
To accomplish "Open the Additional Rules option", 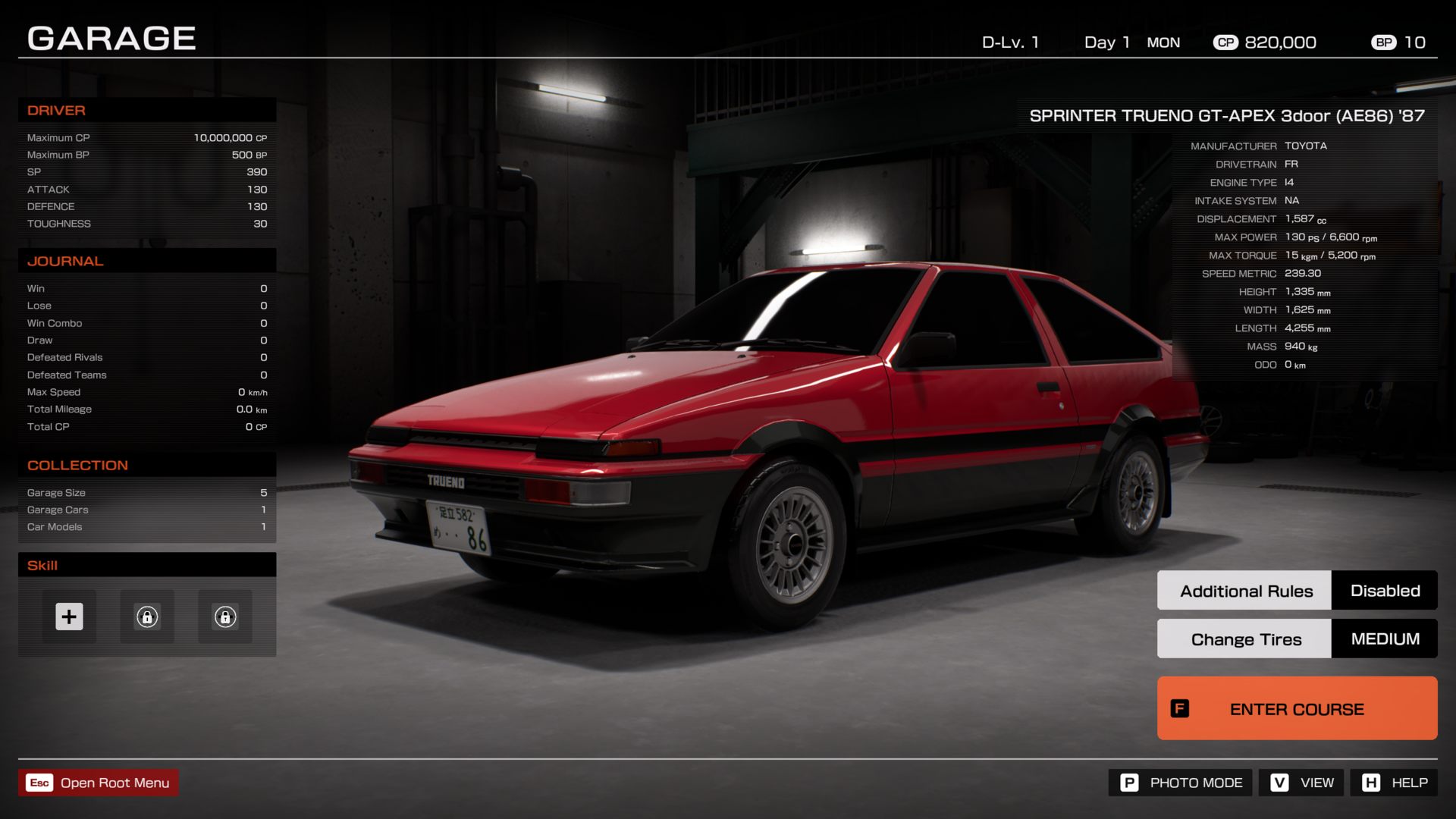I will (x=1245, y=591).
